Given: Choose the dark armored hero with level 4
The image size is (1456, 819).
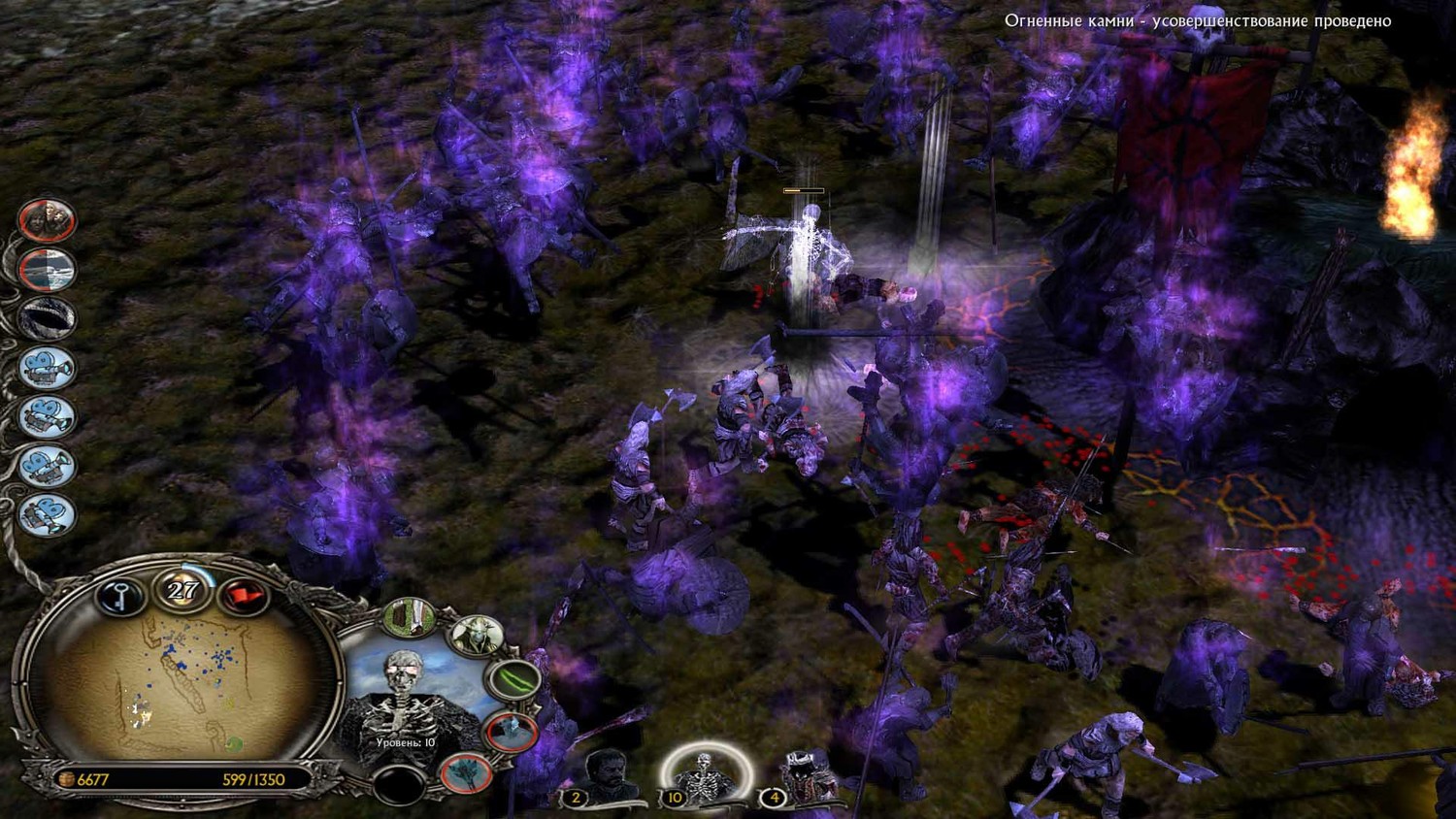Looking at the screenshot, I should pos(806,776).
